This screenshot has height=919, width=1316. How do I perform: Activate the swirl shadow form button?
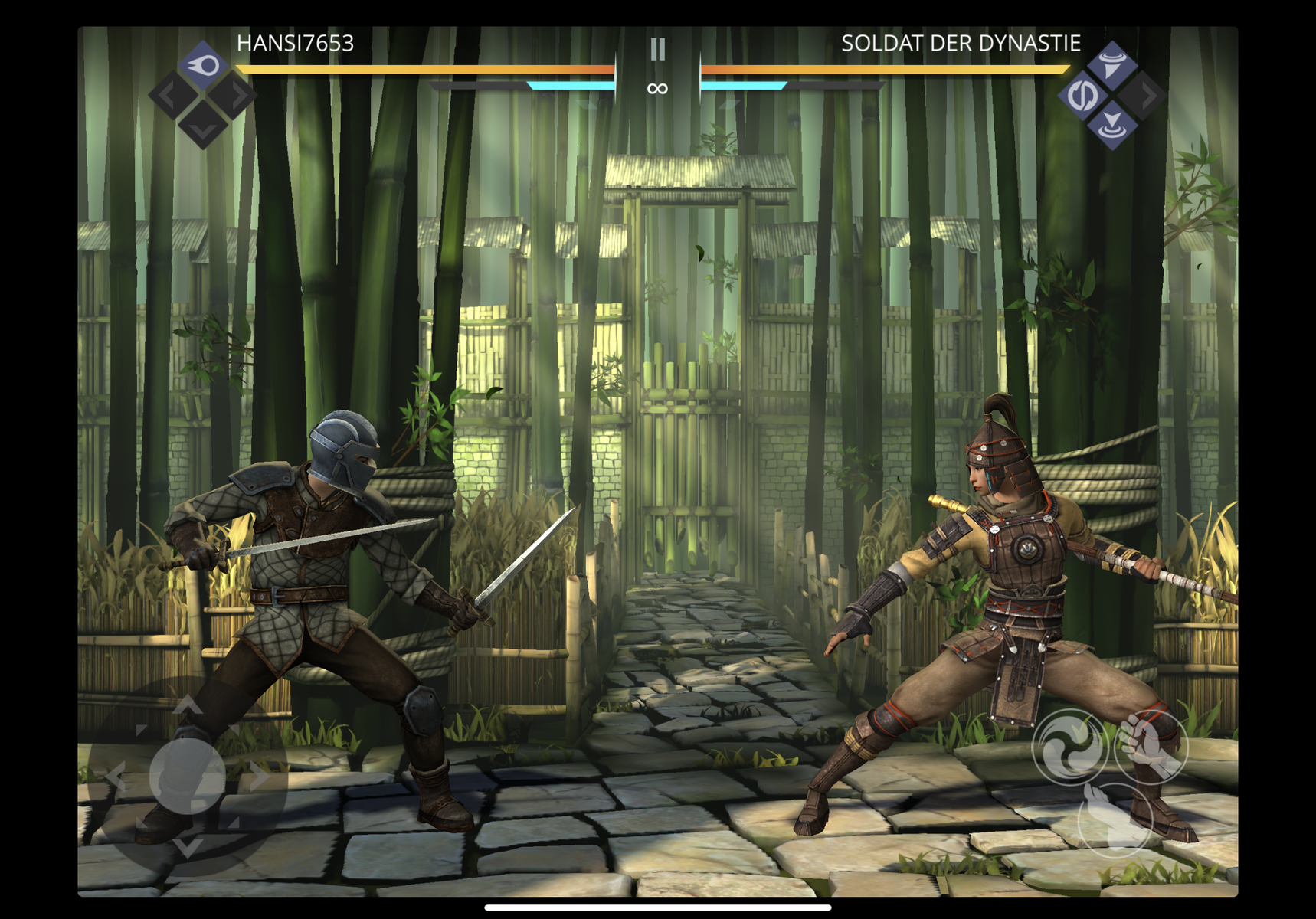tap(1069, 747)
